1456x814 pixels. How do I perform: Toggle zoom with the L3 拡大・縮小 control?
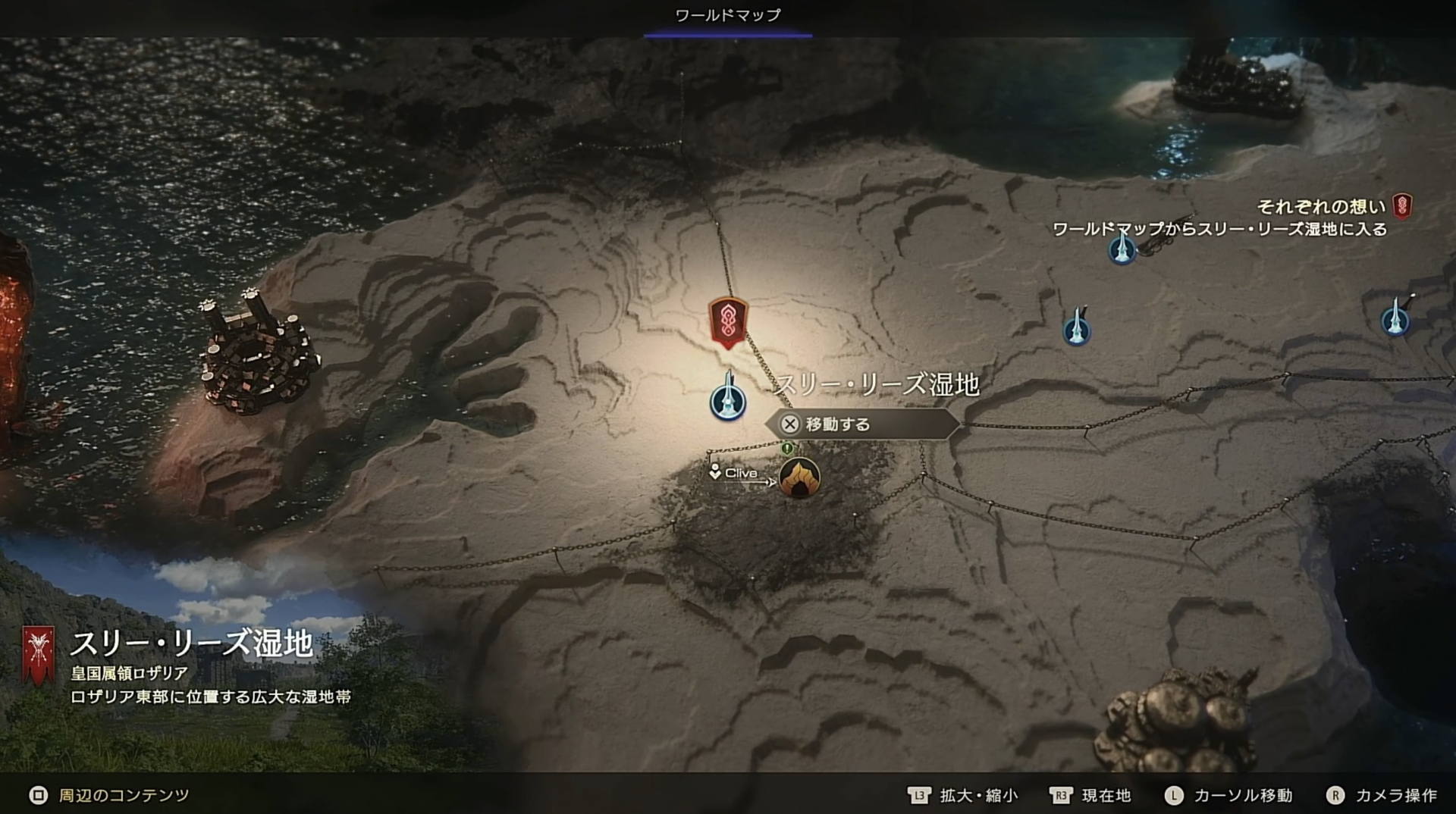click(954, 796)
